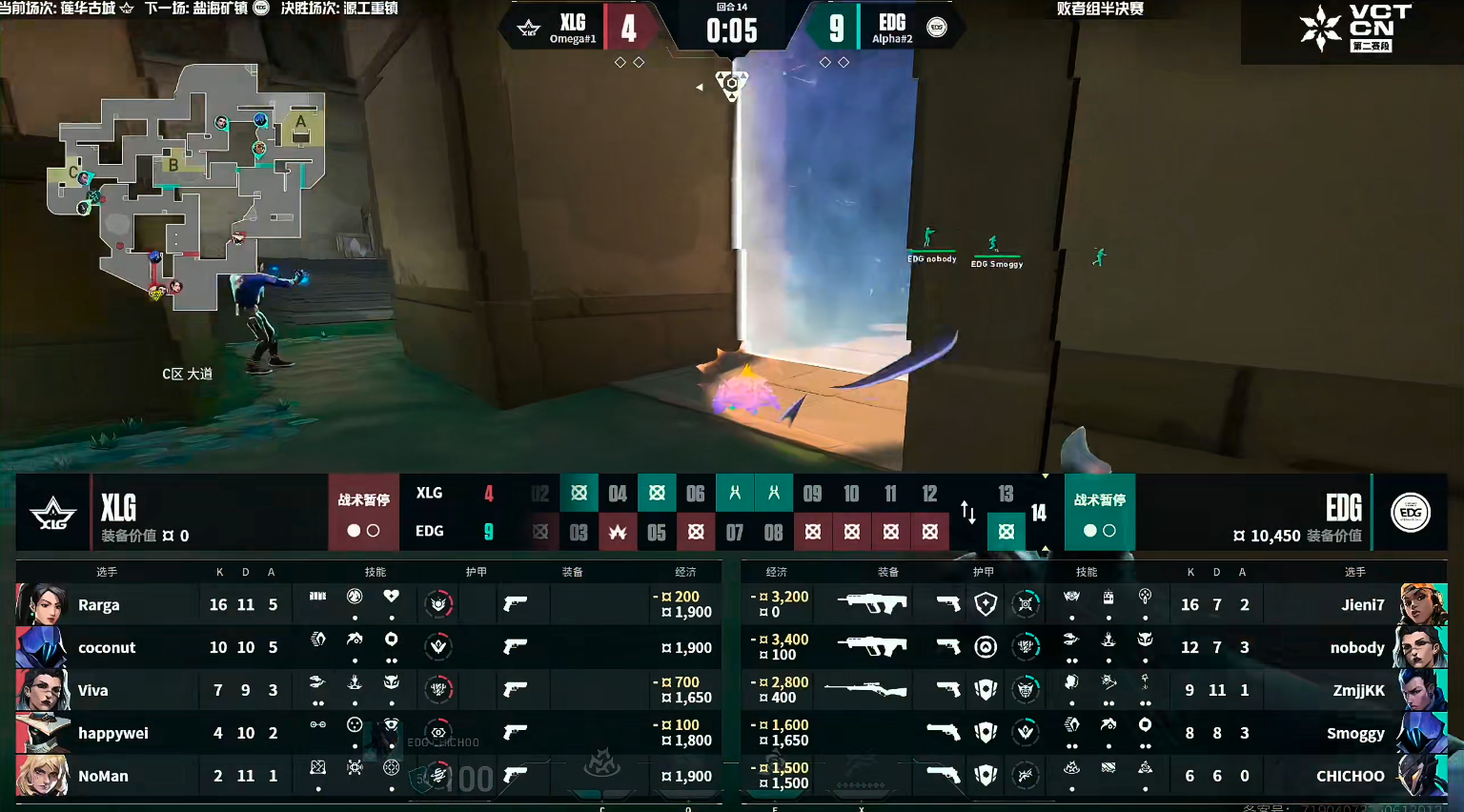Select round 14 in the round timeline
The image size is (1464, 812).
(x=1039, y=513)
